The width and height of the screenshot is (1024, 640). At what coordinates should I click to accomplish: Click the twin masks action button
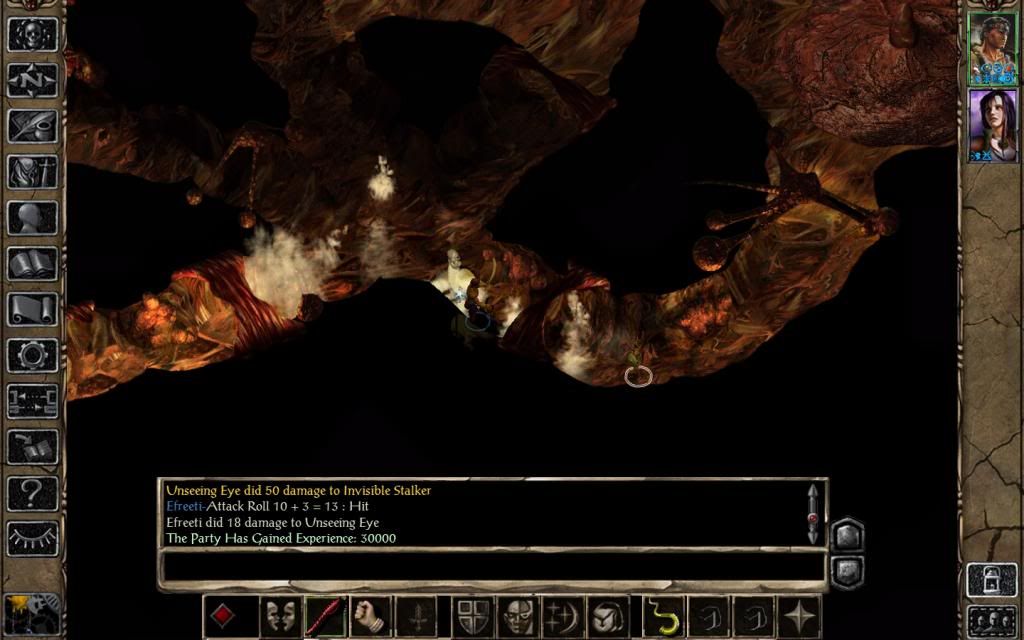pyautogui.click(x=279, y=616)
